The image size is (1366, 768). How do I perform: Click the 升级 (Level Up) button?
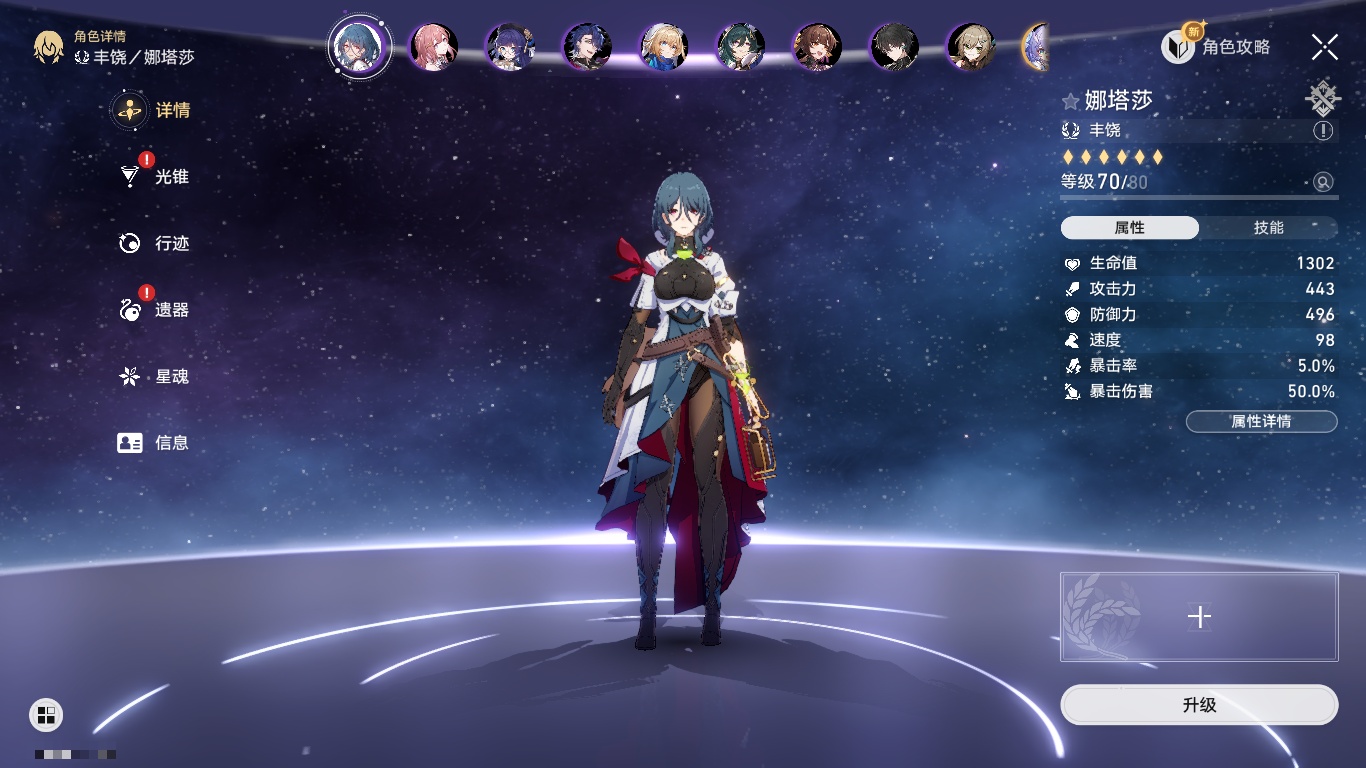tap(1199, 705)
